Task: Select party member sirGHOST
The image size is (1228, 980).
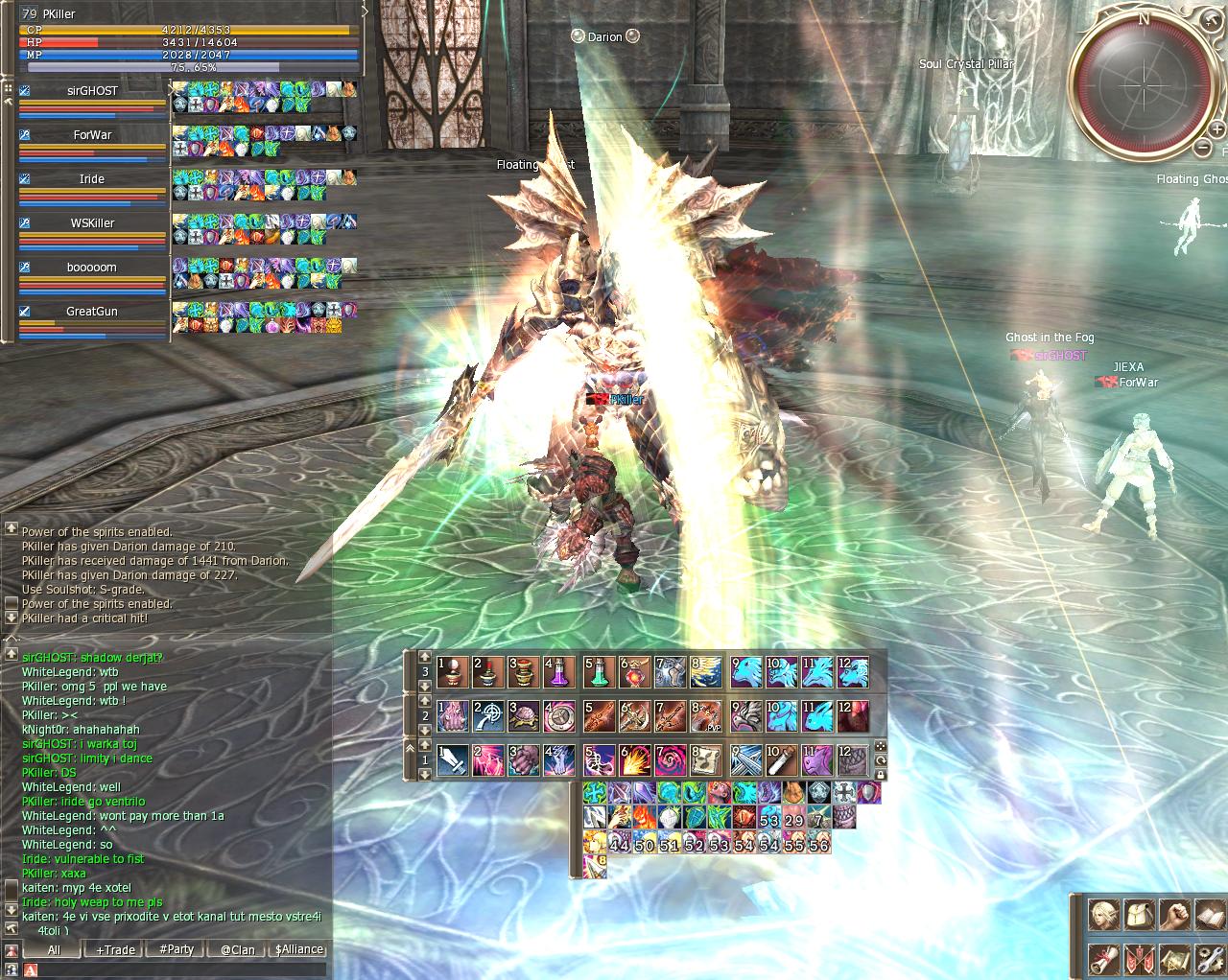Action: click(93, 91)
